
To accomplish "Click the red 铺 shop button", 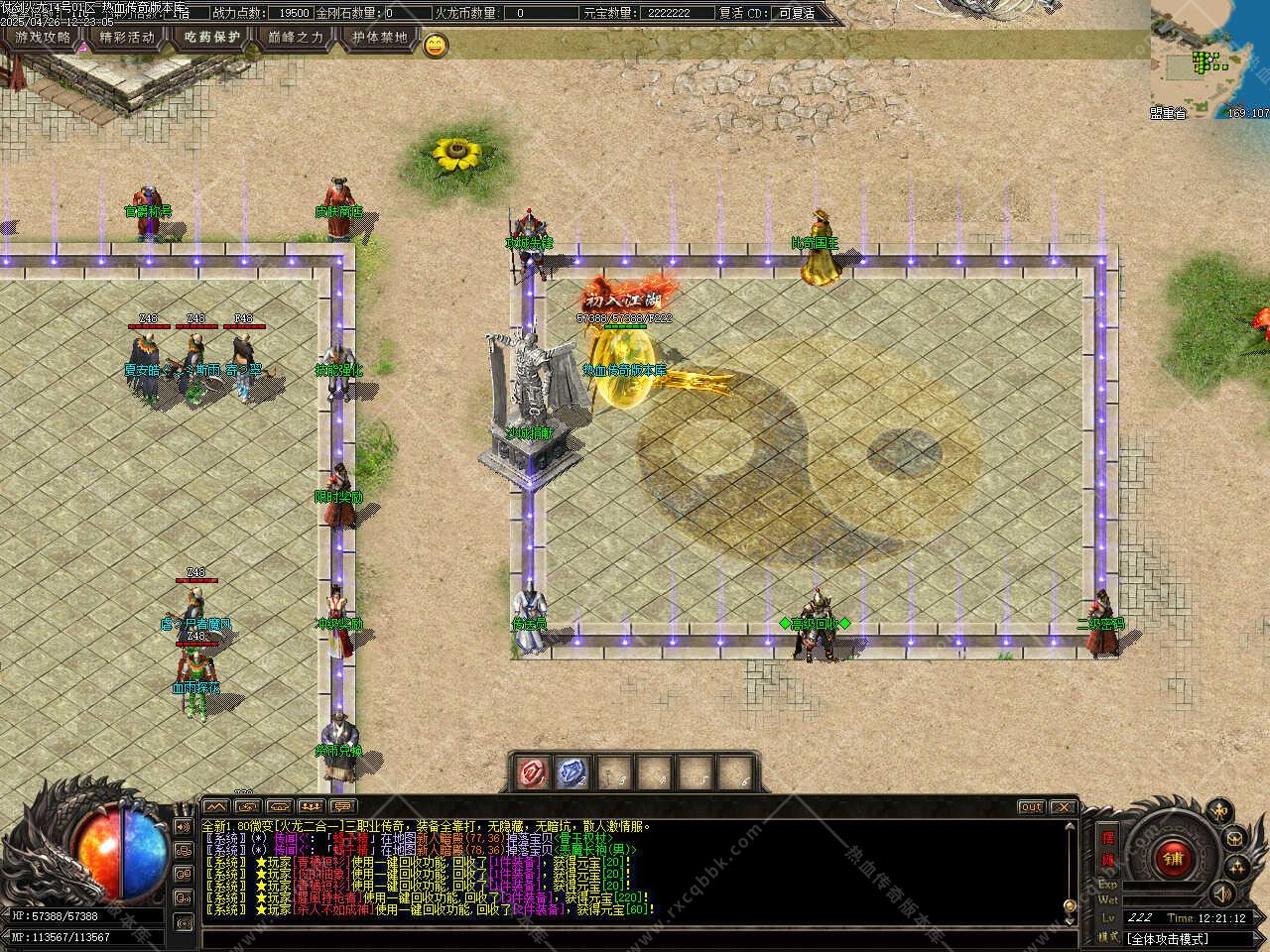I will (x=1174, y=859).
